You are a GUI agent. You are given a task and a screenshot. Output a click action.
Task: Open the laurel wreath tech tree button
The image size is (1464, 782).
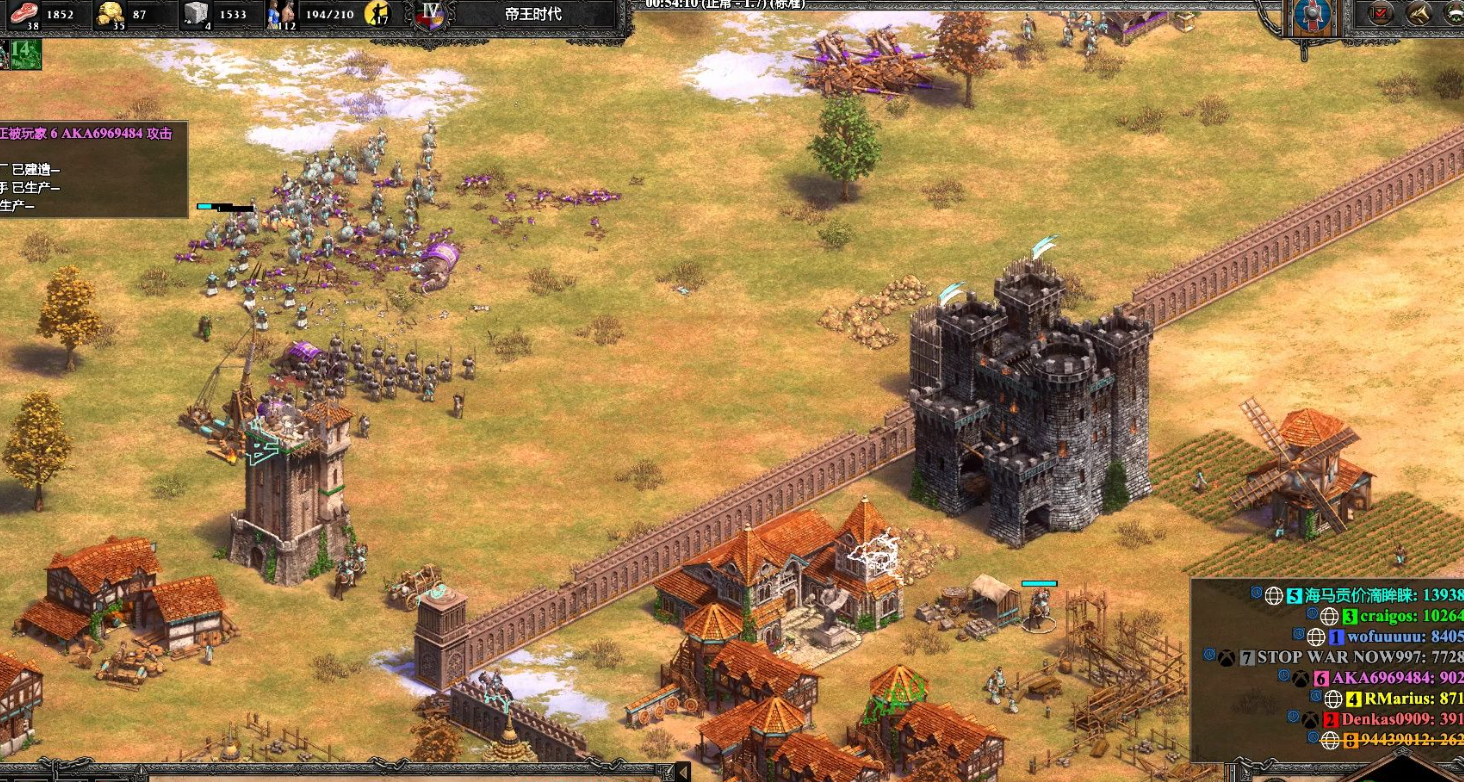1452,13
